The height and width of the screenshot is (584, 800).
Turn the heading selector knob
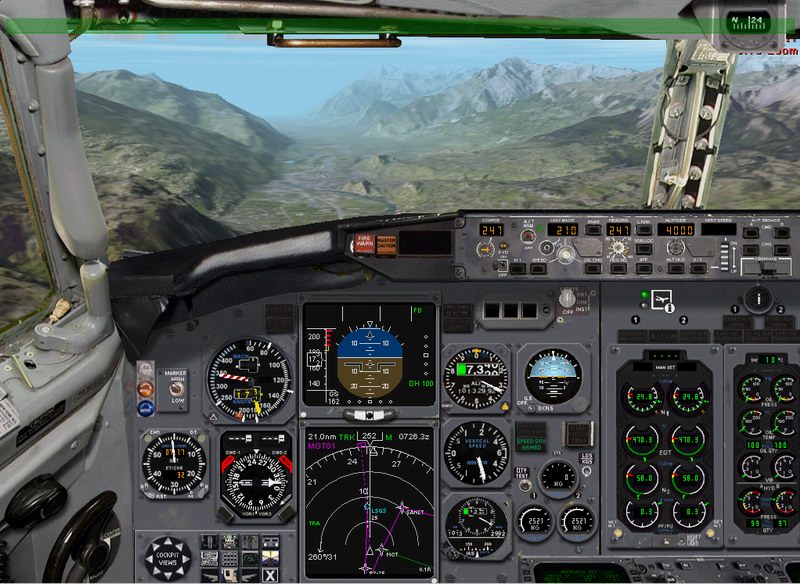click(x=619, y=247)
